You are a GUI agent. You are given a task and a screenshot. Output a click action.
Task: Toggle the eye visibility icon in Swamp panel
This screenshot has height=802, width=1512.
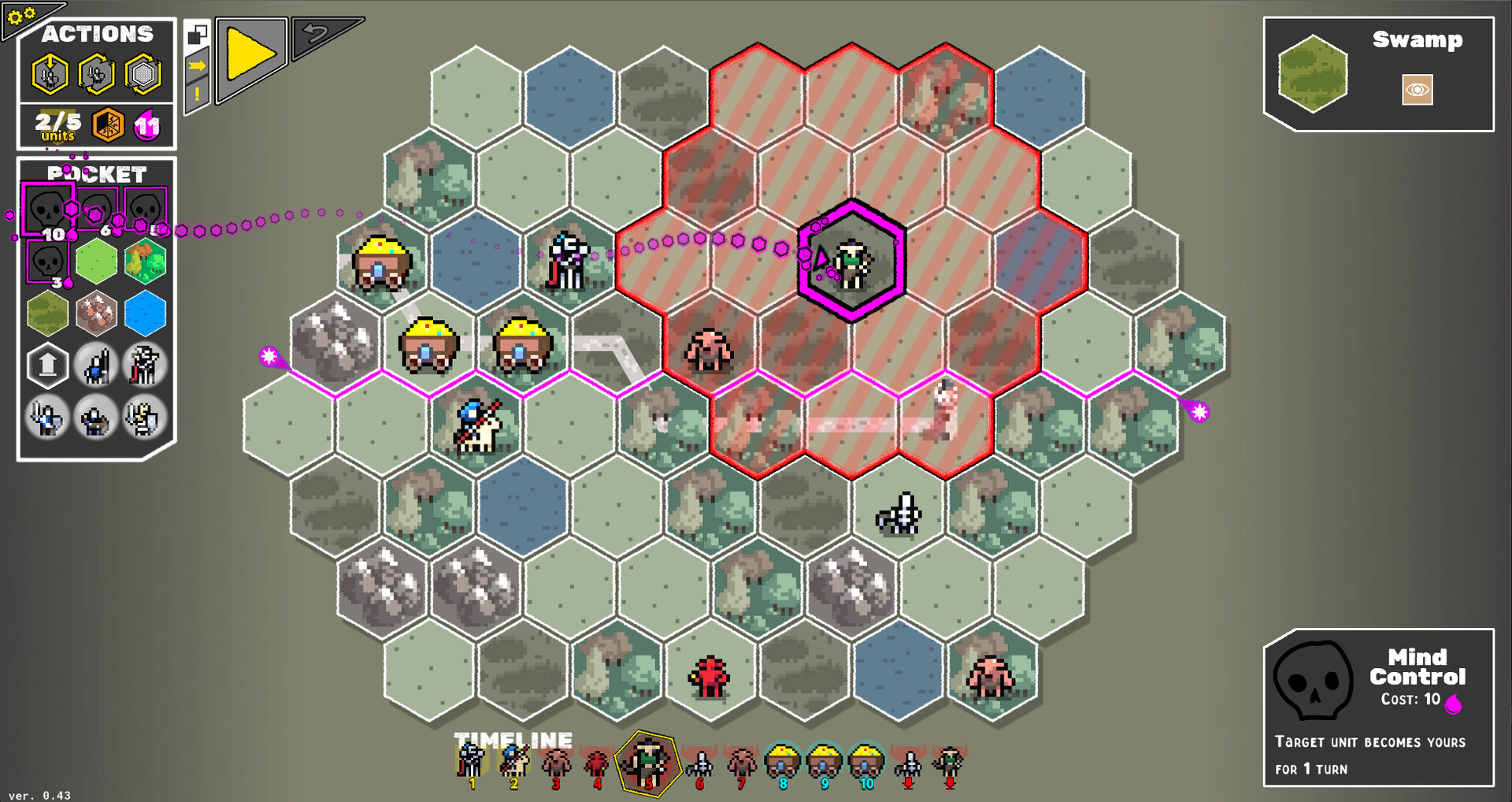[1416, 91]
